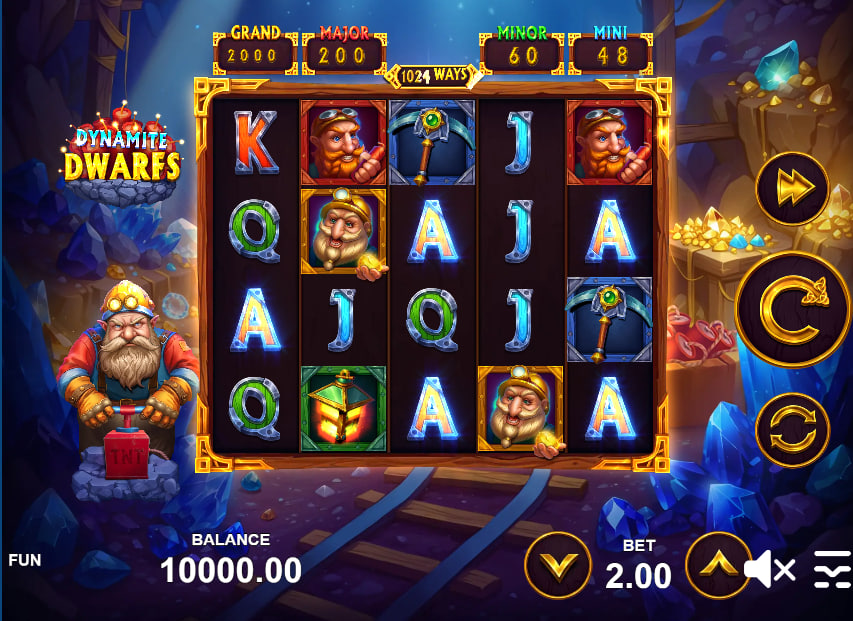Open the autoplay circular arrows button
Image resolution: width=853 pixels, height=621 pixels.
(792, 431)
